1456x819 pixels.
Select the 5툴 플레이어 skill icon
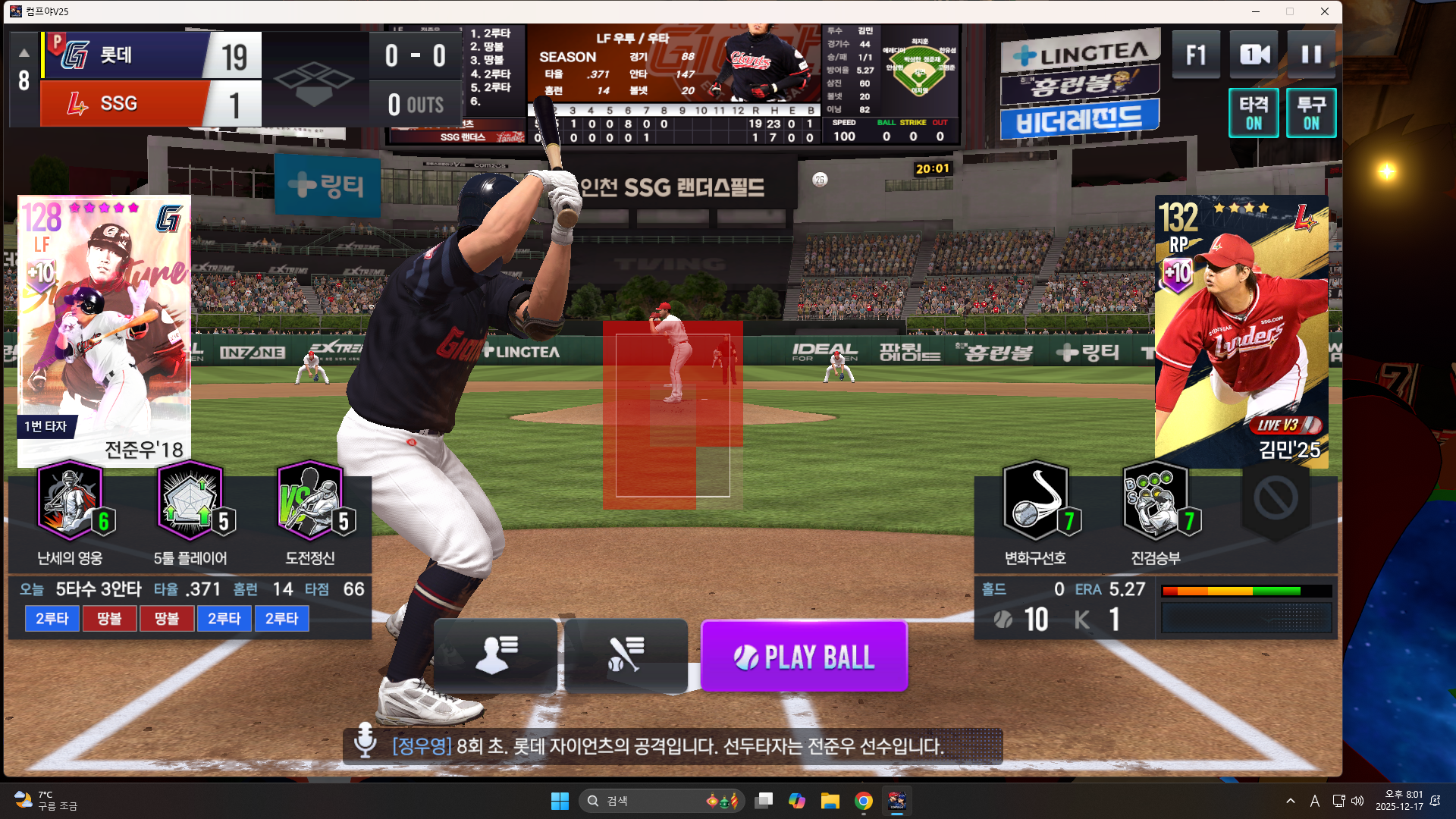coord(190,501)
